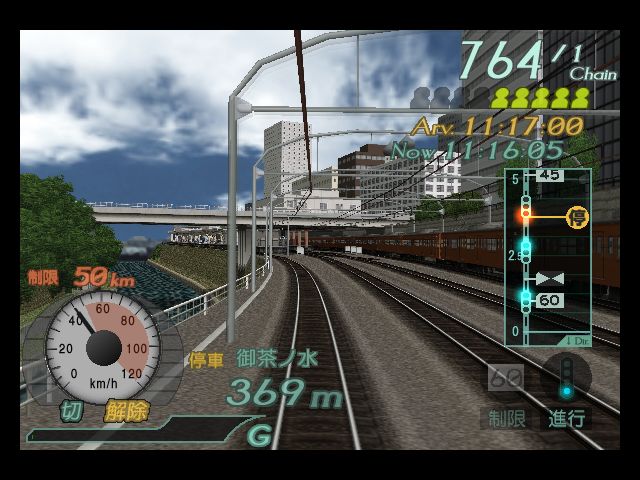Click the 進行 signal light indicator
The image size is (640, 480).
566,383
